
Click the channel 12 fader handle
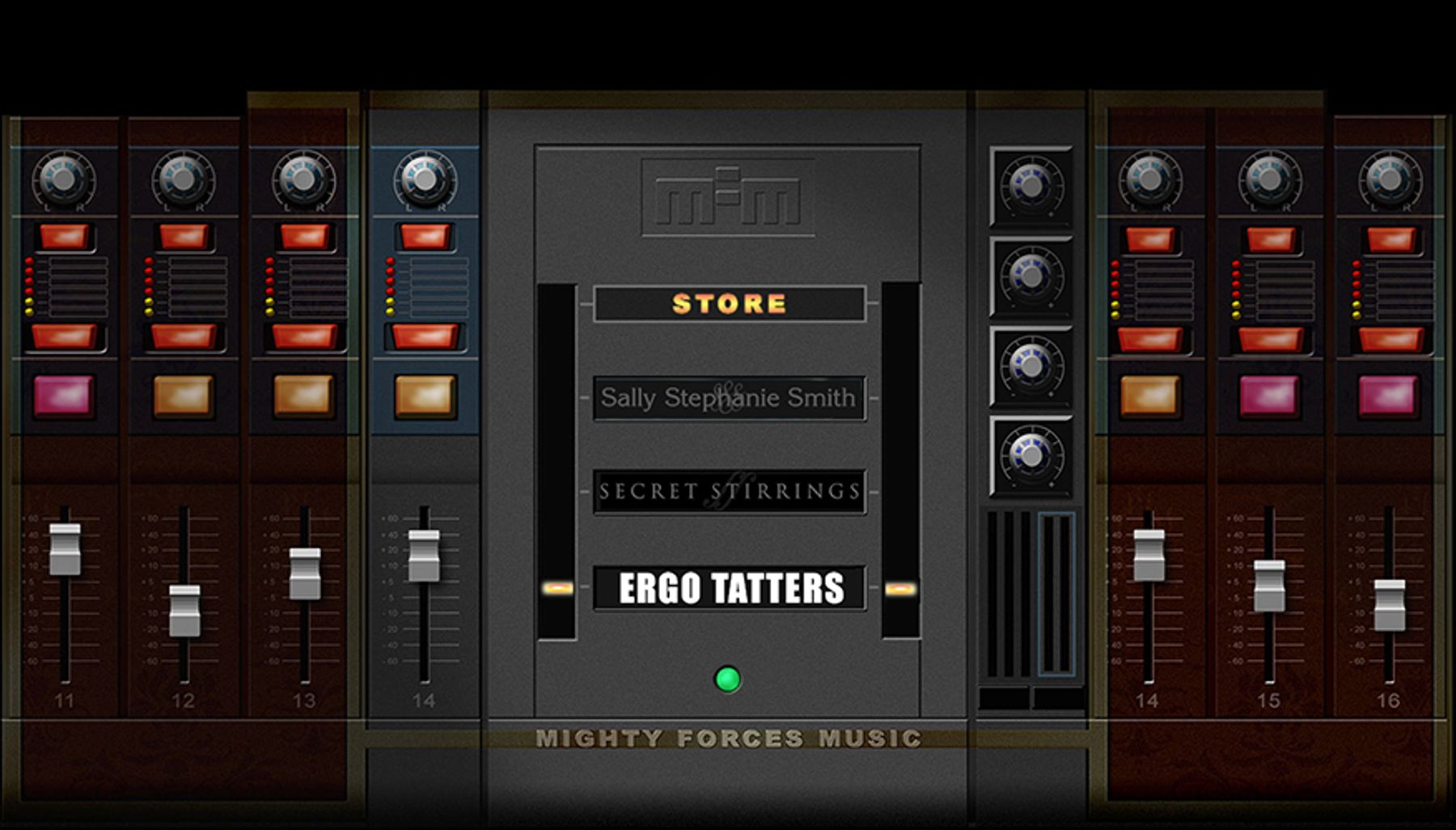(x=184, y=610)
